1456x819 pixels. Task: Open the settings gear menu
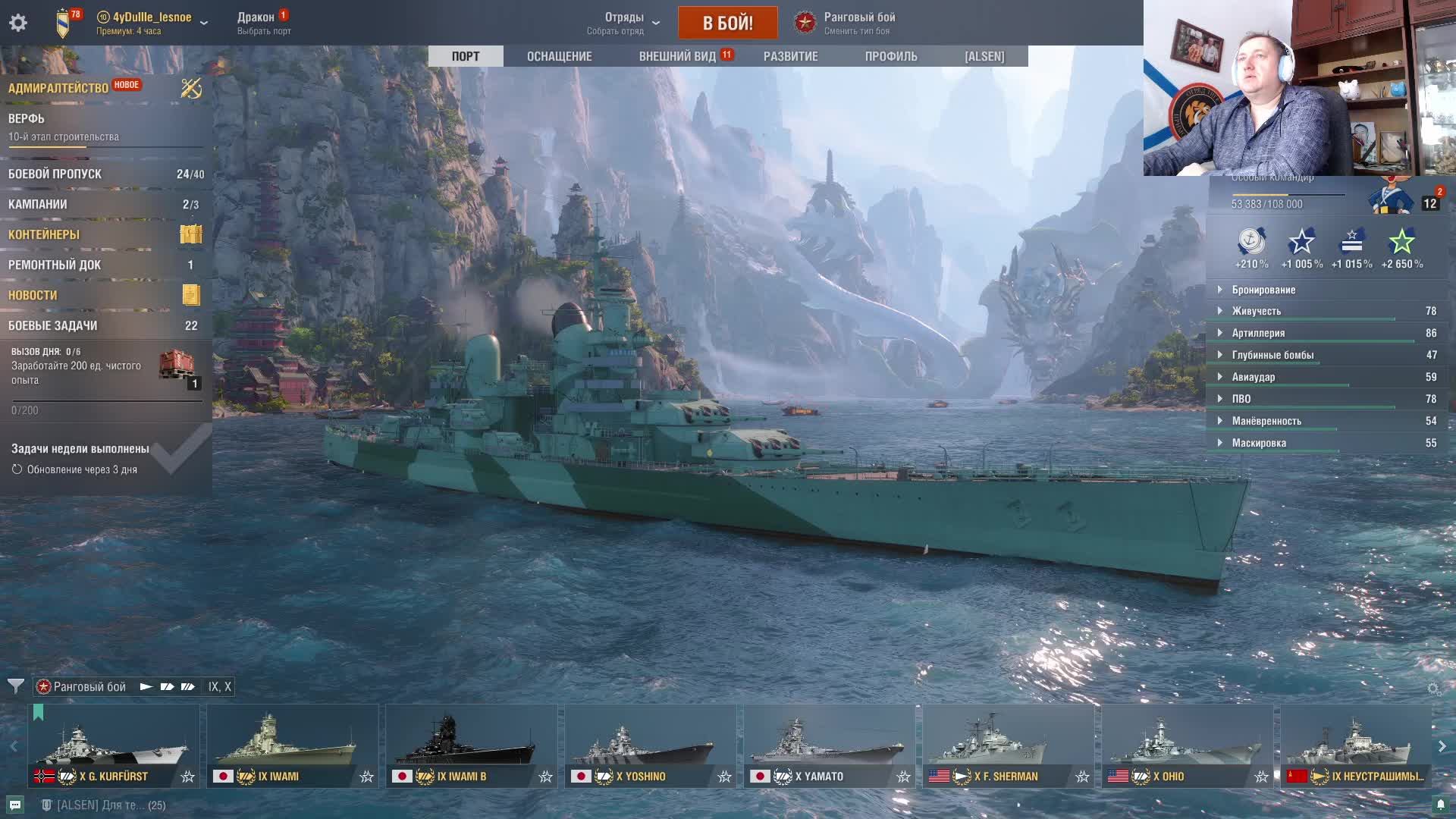point(18,23)
